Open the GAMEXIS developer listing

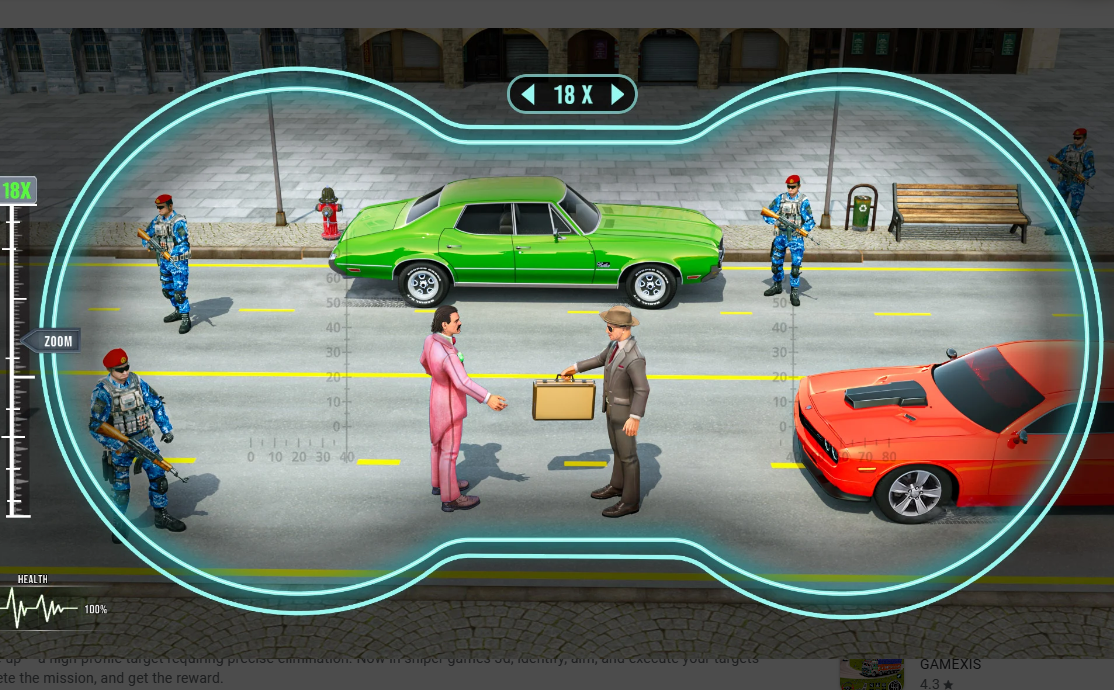pos(949,664)
